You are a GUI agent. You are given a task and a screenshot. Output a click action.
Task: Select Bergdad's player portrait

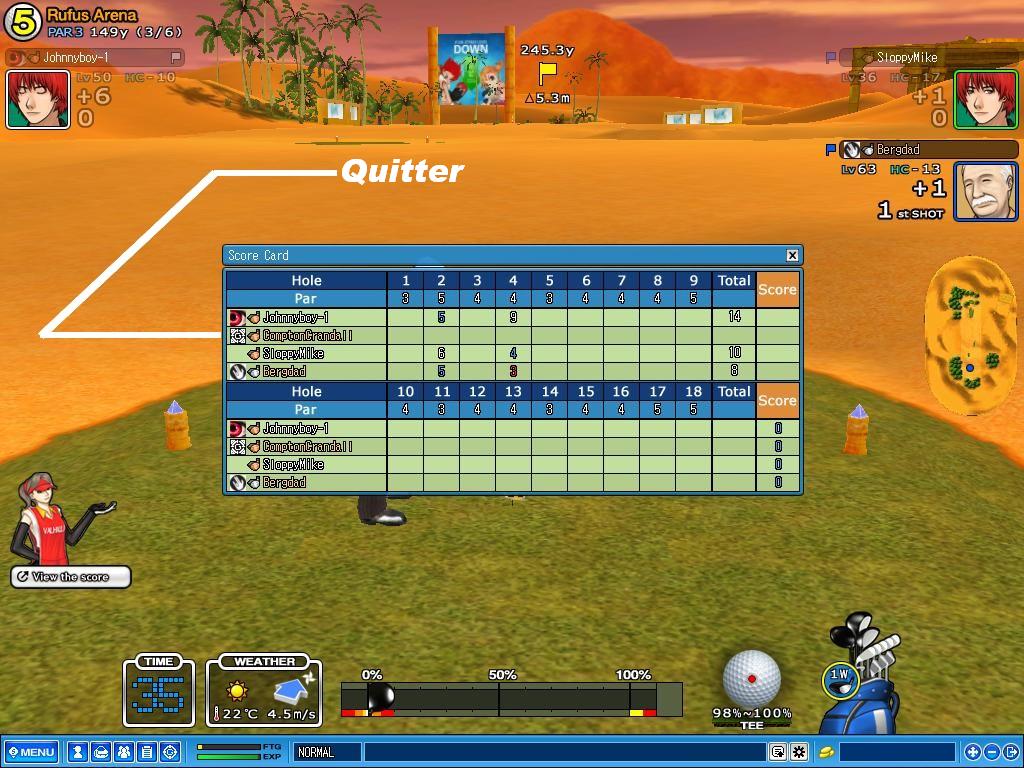coord(985,191)
